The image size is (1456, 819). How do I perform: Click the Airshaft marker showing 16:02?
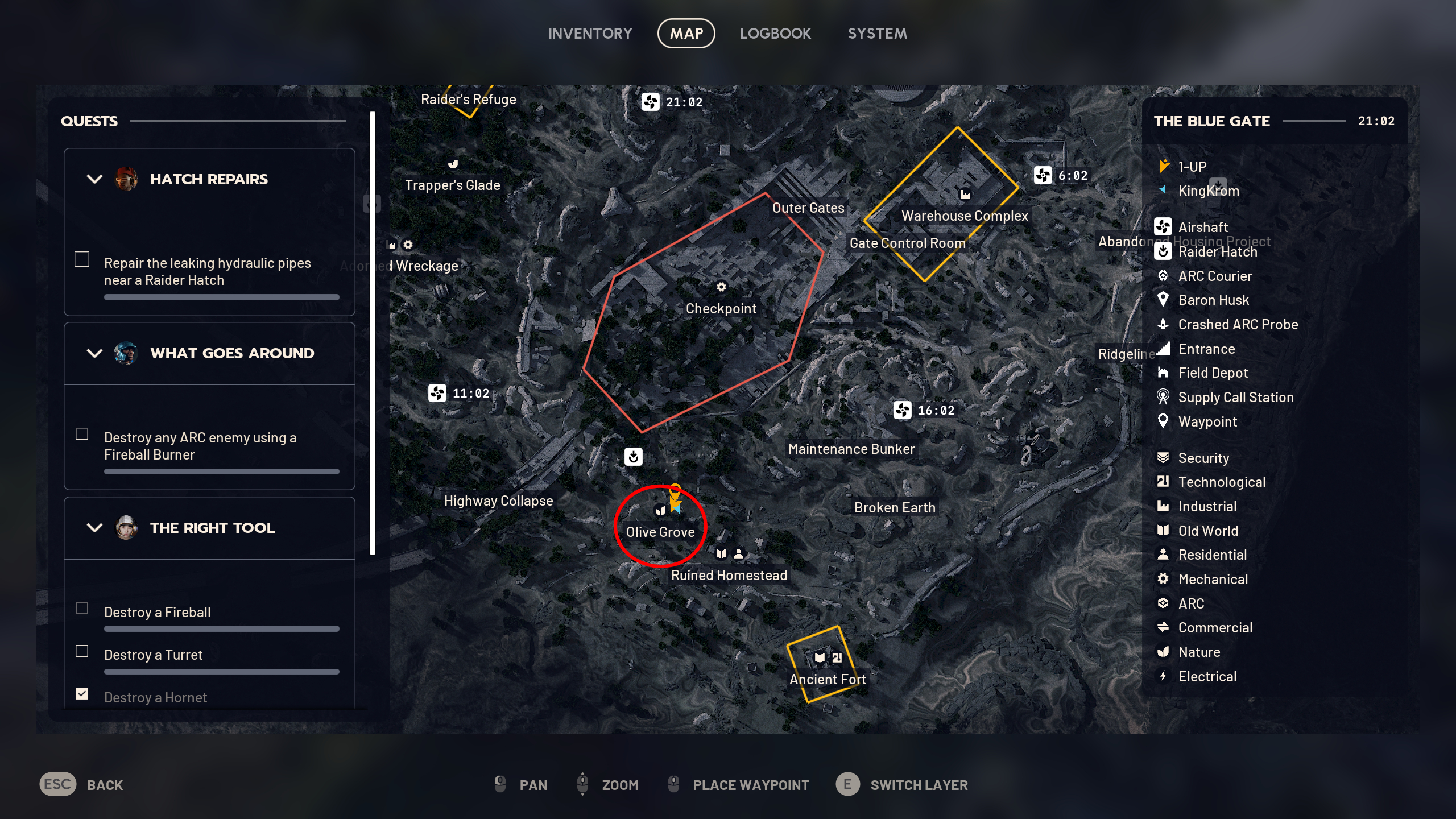coord(901,409)
